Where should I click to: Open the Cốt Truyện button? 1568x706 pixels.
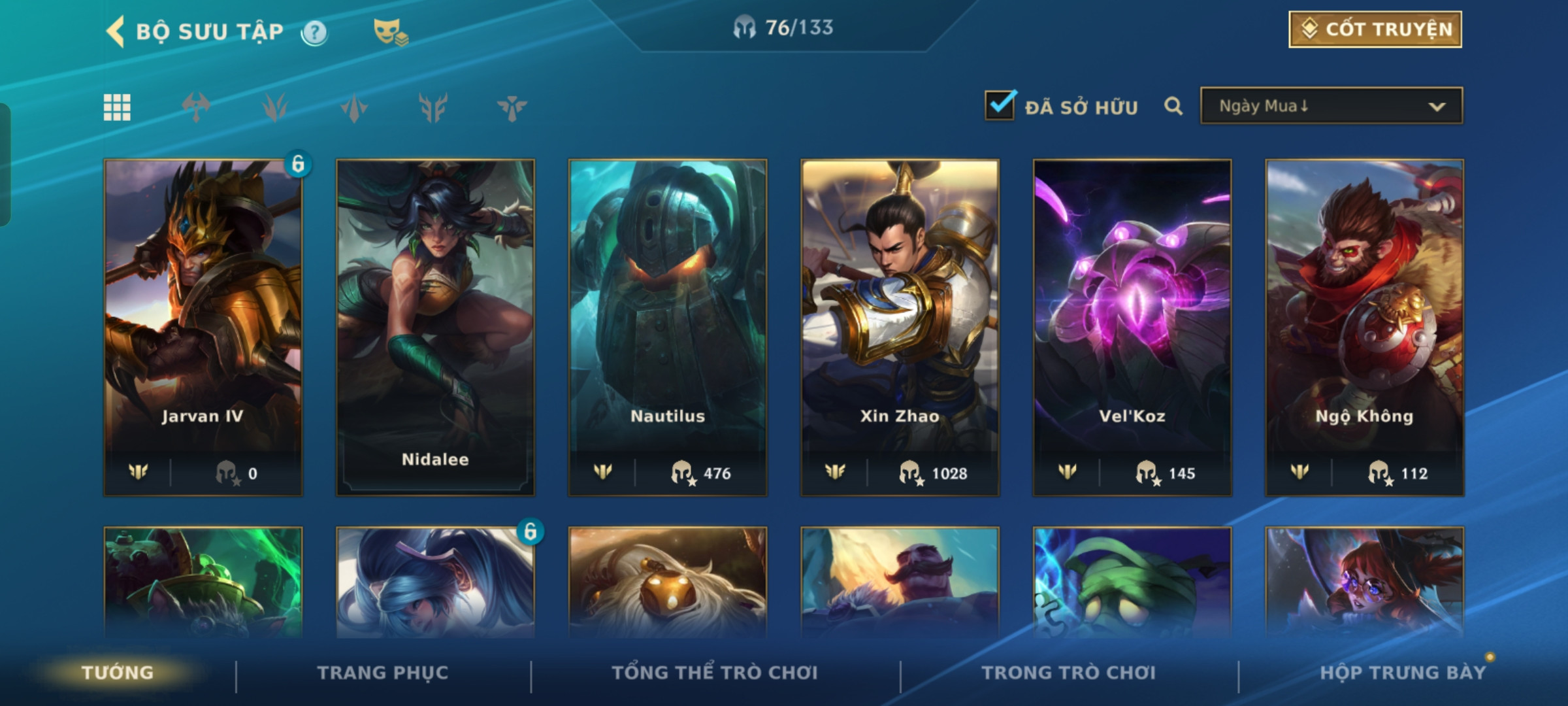pos(1375,29)
